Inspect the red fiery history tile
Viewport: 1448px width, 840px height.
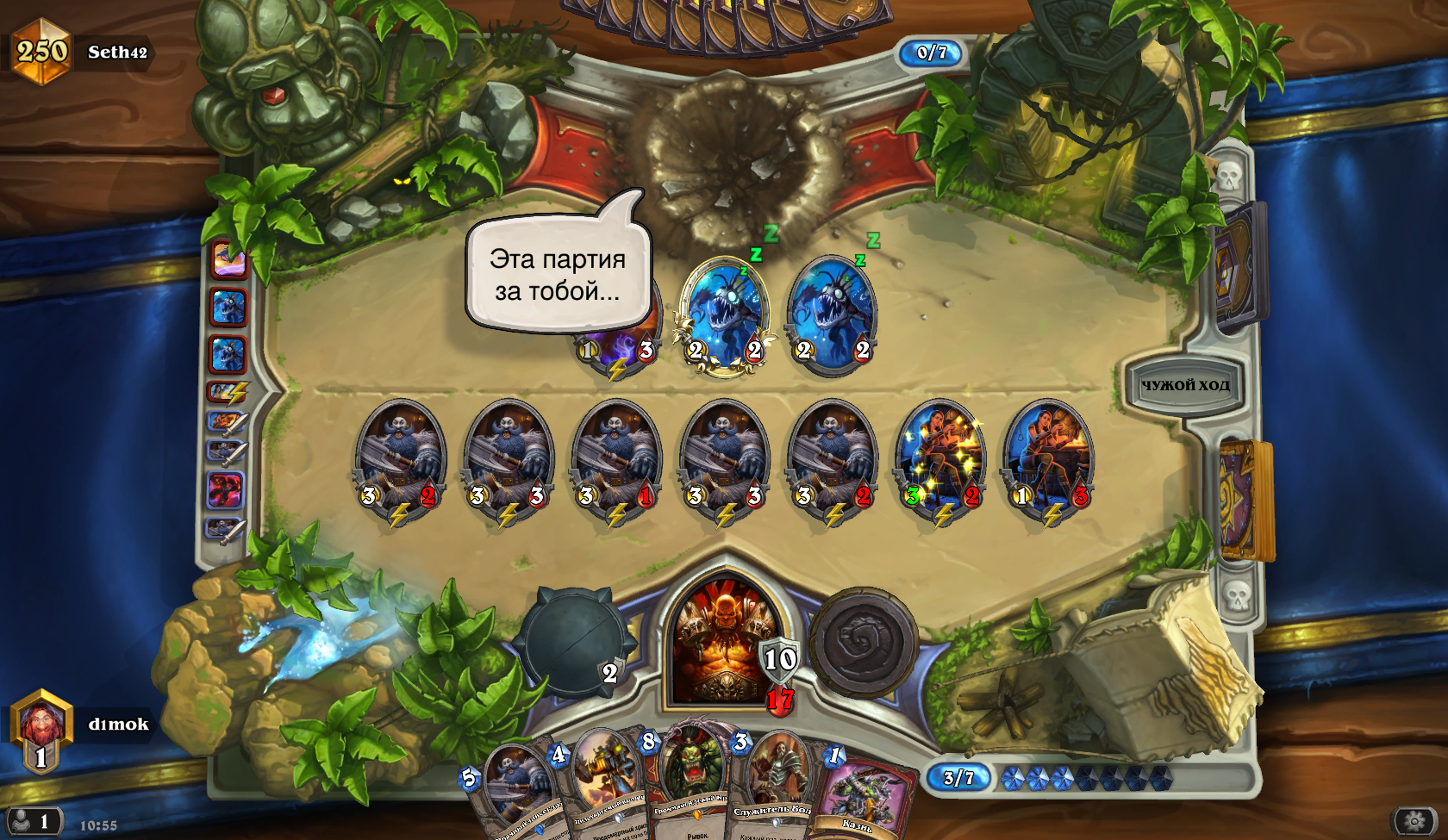tap(226, 490)
